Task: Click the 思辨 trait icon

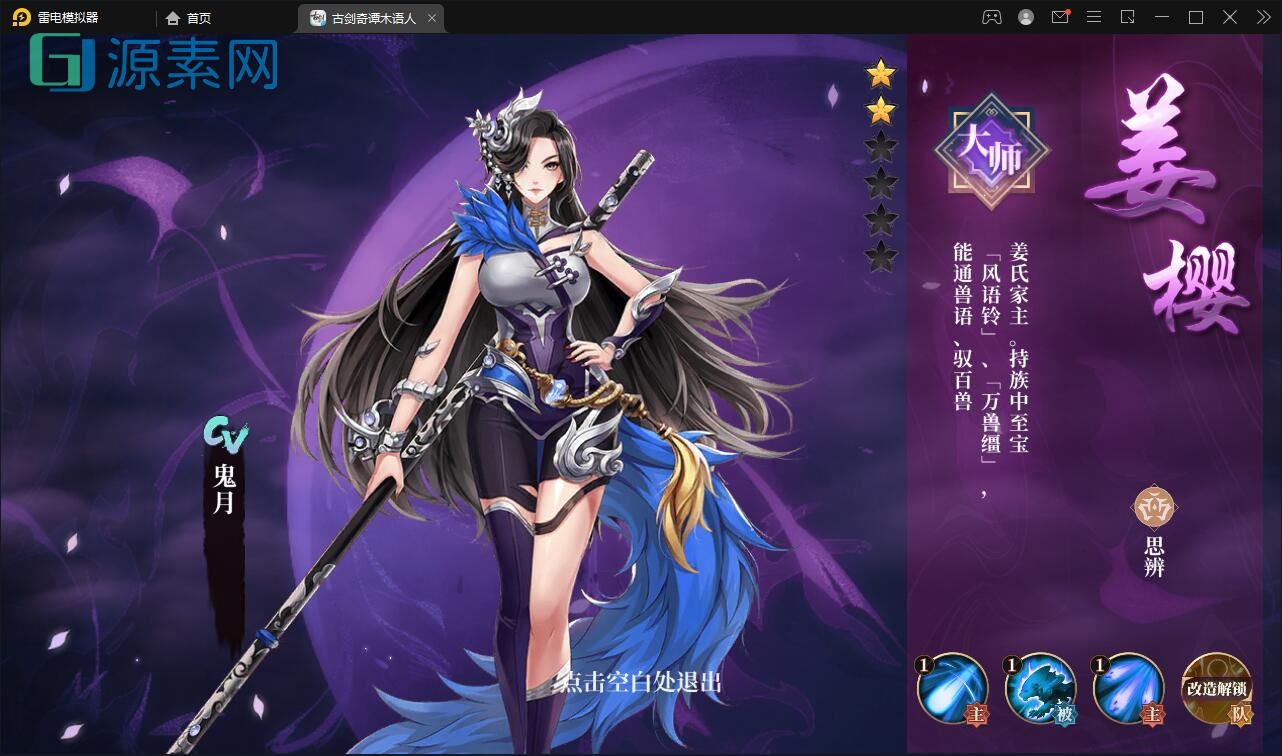Action: pos(1152,508)
